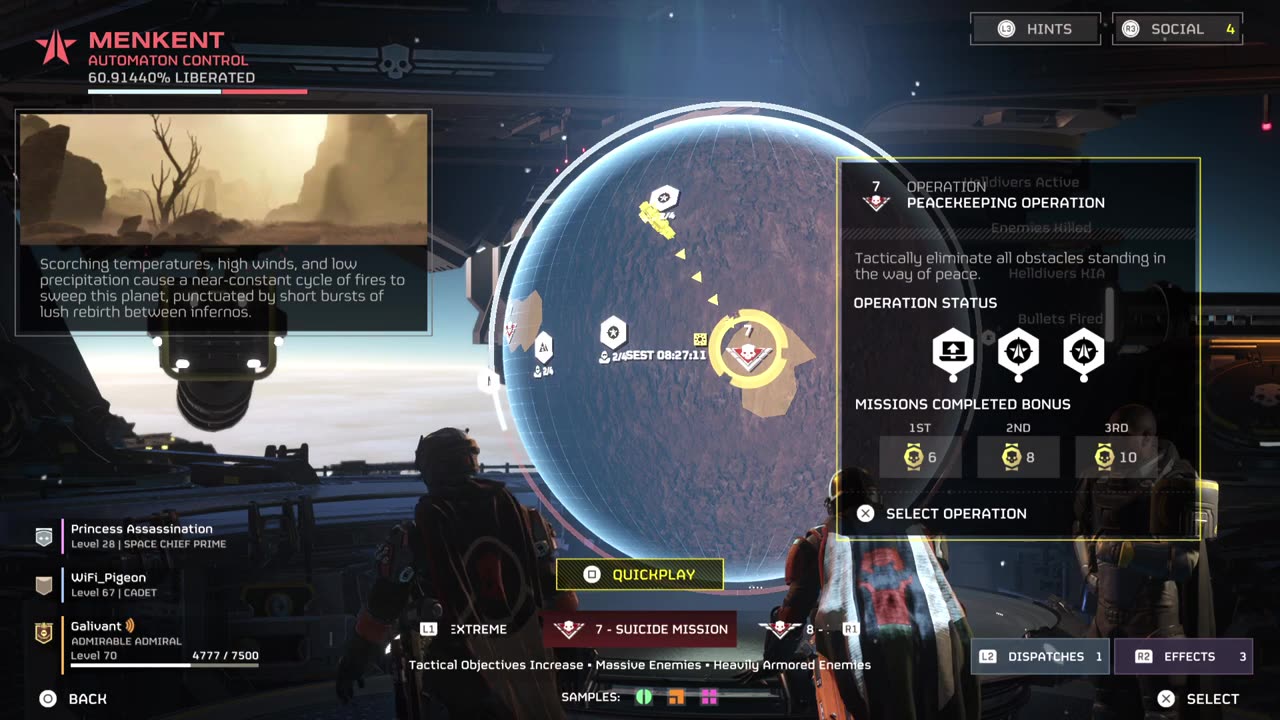Viewport: 1280px width, 720px height.
Task: Switch to difficulty 8 tab
Action: (x=808, y=629)
